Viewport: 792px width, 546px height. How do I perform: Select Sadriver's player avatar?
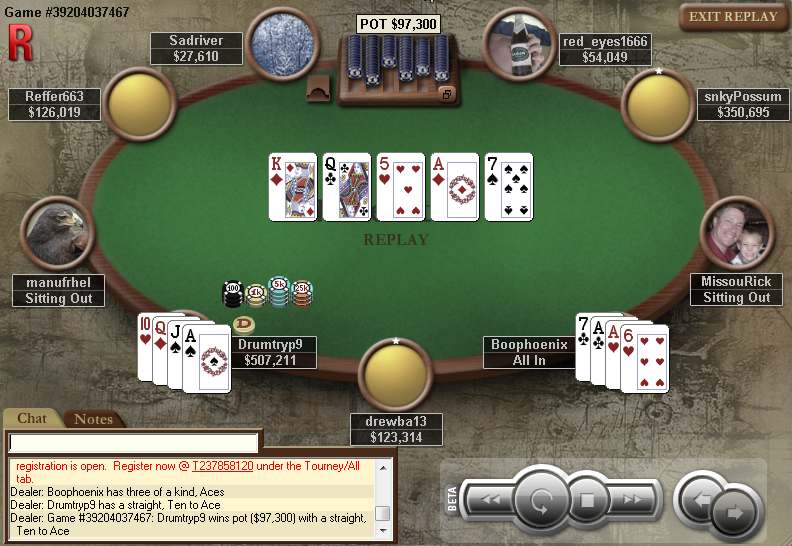click(285, 42)
